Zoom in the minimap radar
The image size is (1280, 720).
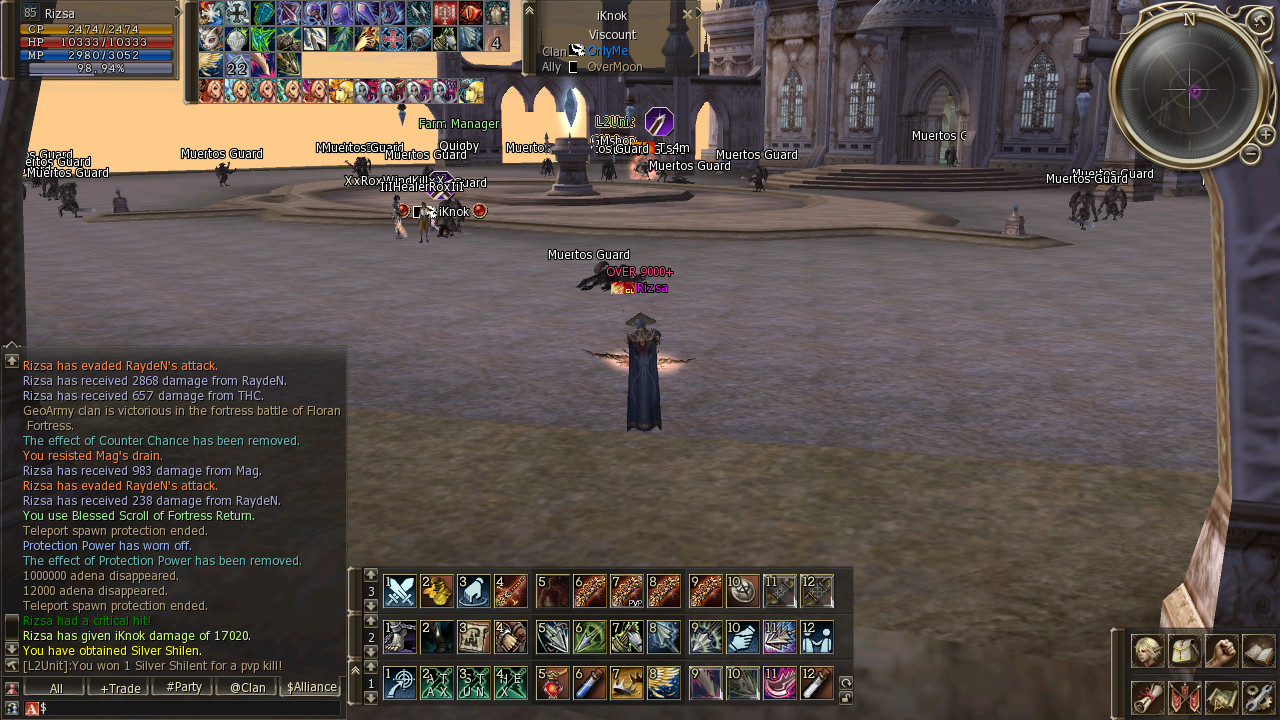pyautogui.click(x=1265, y=134)
